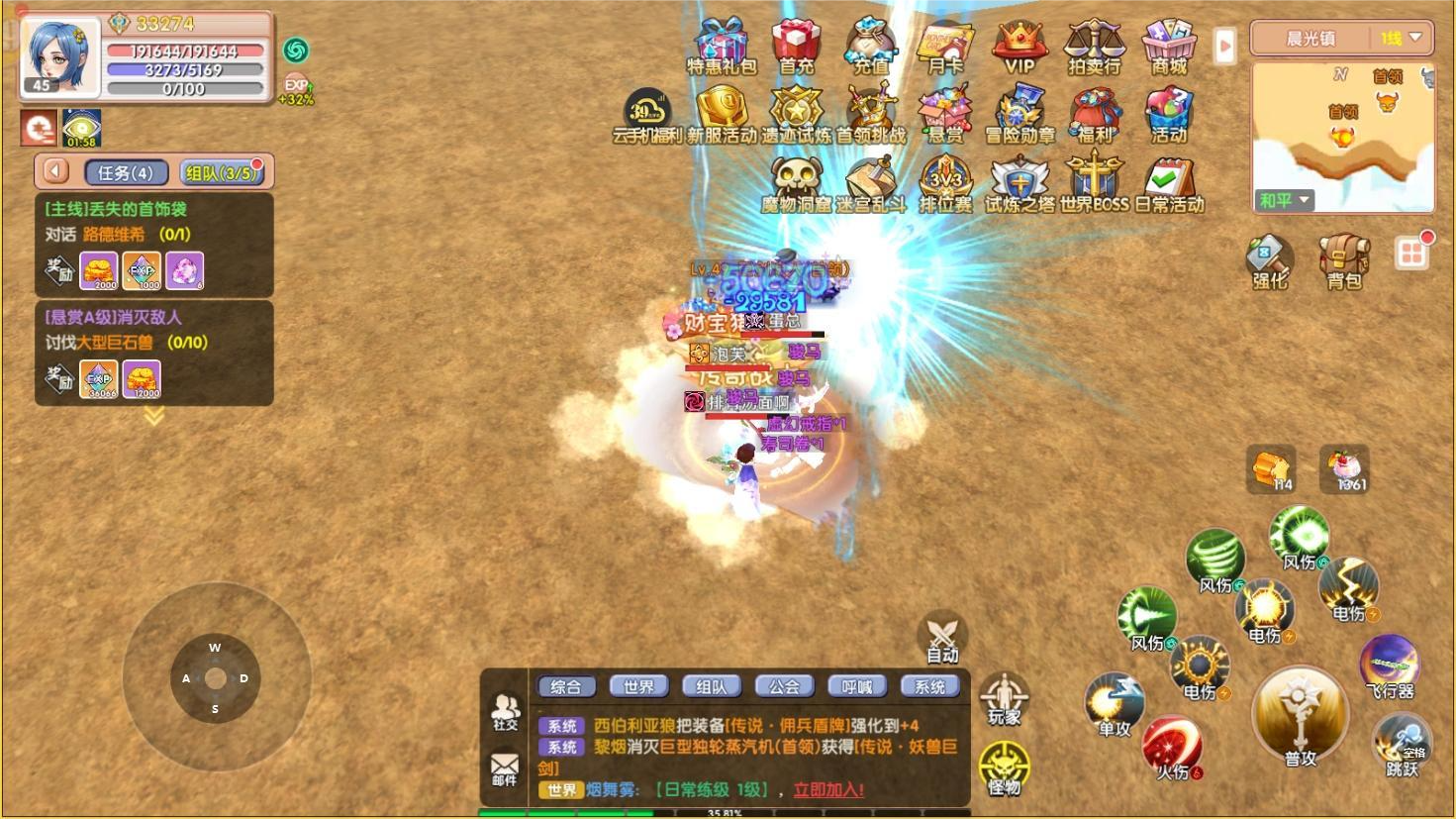Image resolution: width=1456 pixels, height=819 pixels.
Task: Open the VIP crown menu
Action: [1019, 46]
